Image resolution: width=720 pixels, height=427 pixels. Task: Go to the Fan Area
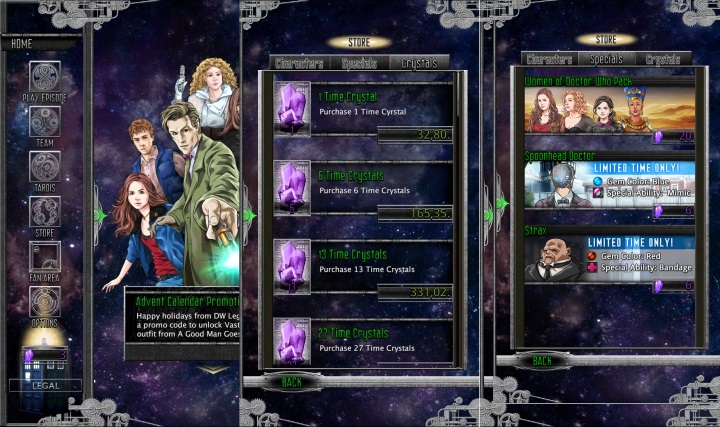pos(44,257)
